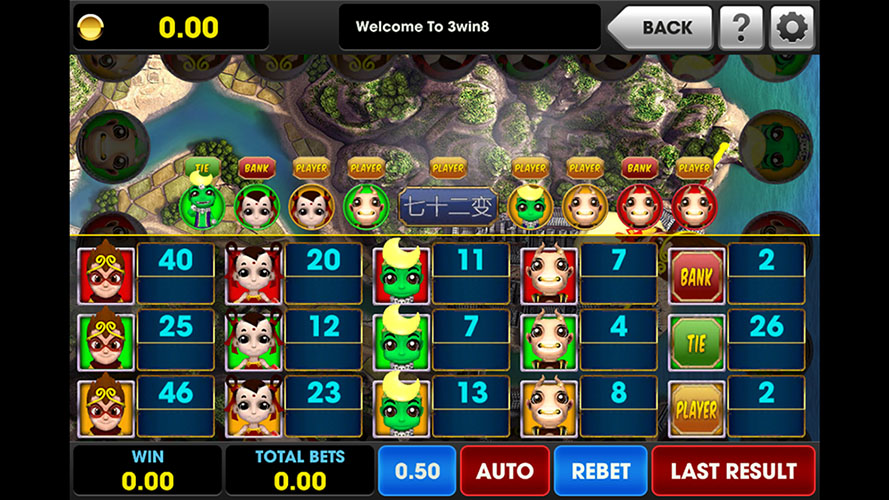This screenshot has height=500, width=889.
Task: Select the green monkey tile paying 25
Action: pyautogui.click(x=104, y=342)
